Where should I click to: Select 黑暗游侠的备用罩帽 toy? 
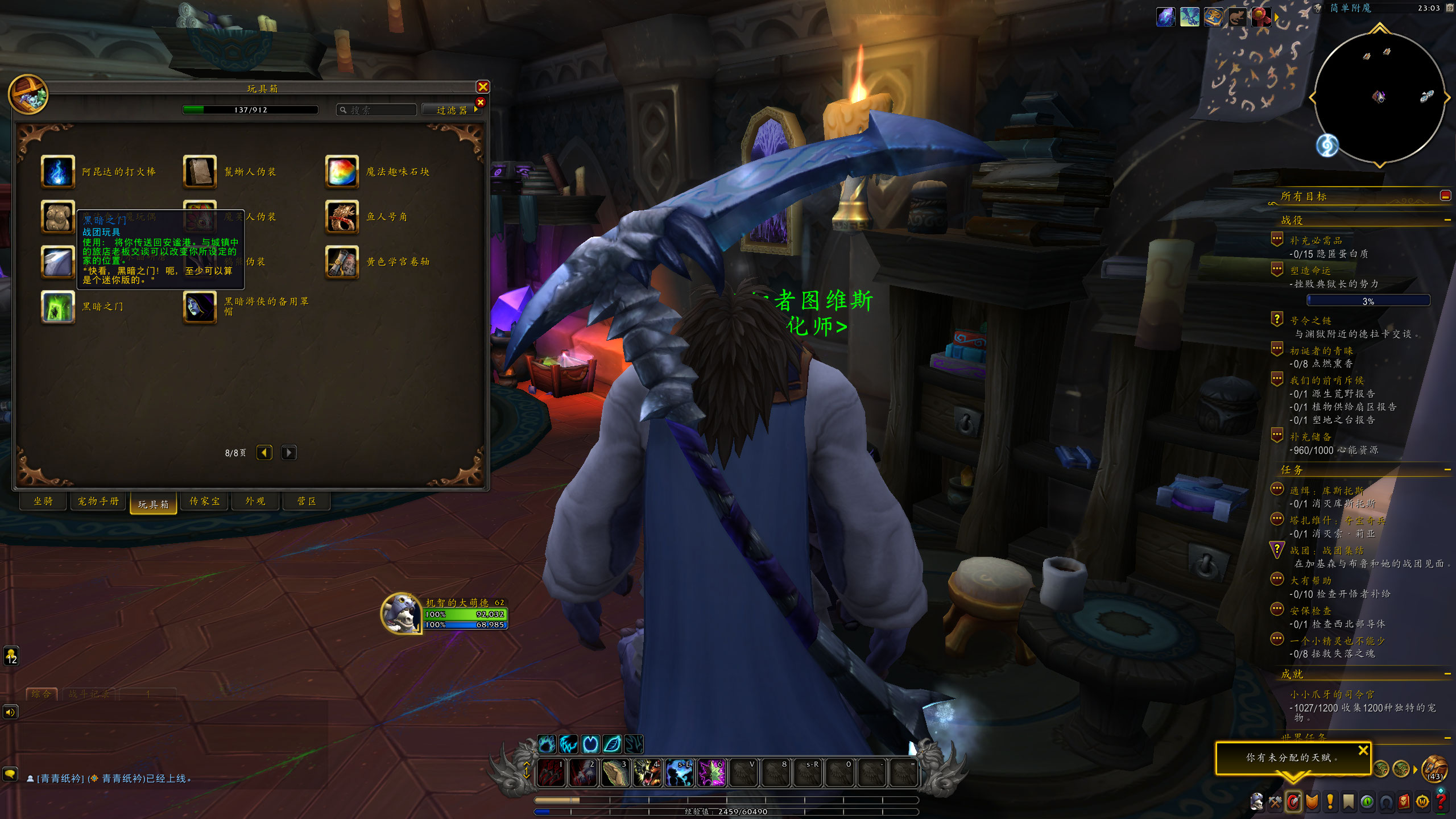[200, 307]
